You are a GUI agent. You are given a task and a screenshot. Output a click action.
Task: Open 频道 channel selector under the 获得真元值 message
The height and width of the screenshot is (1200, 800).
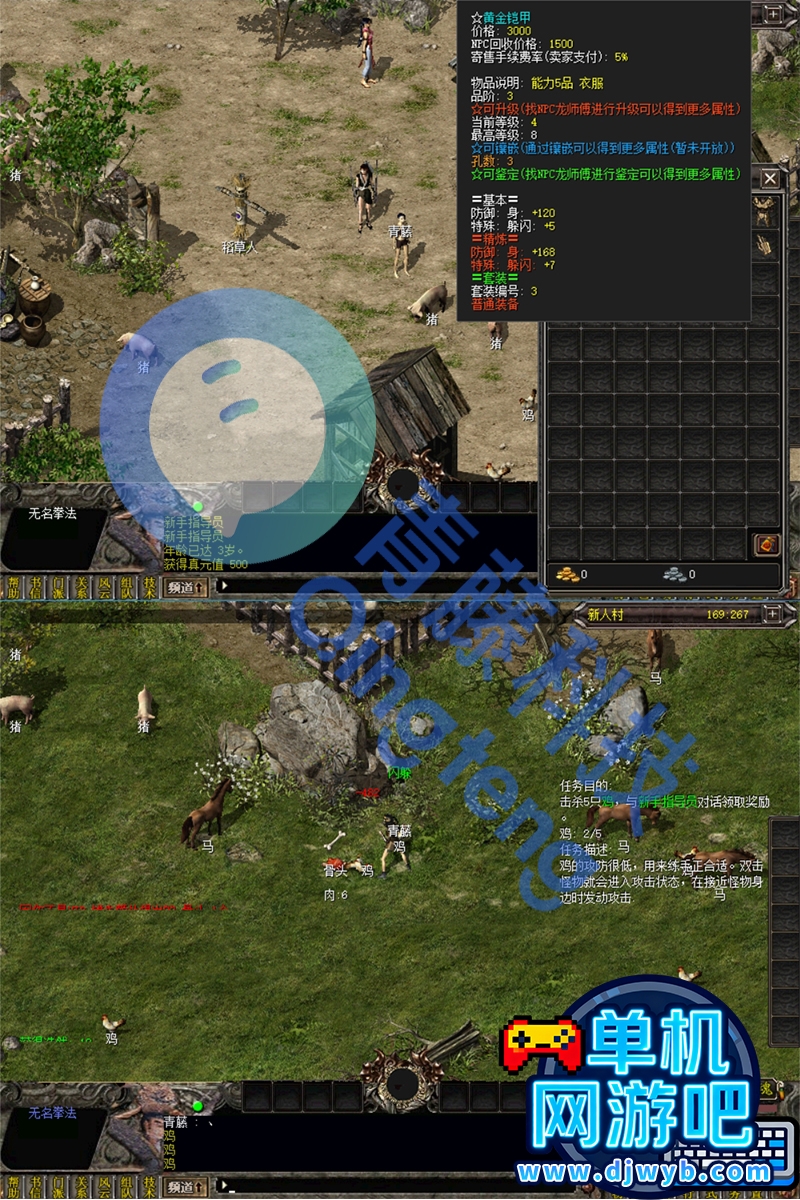coord(187,587)
